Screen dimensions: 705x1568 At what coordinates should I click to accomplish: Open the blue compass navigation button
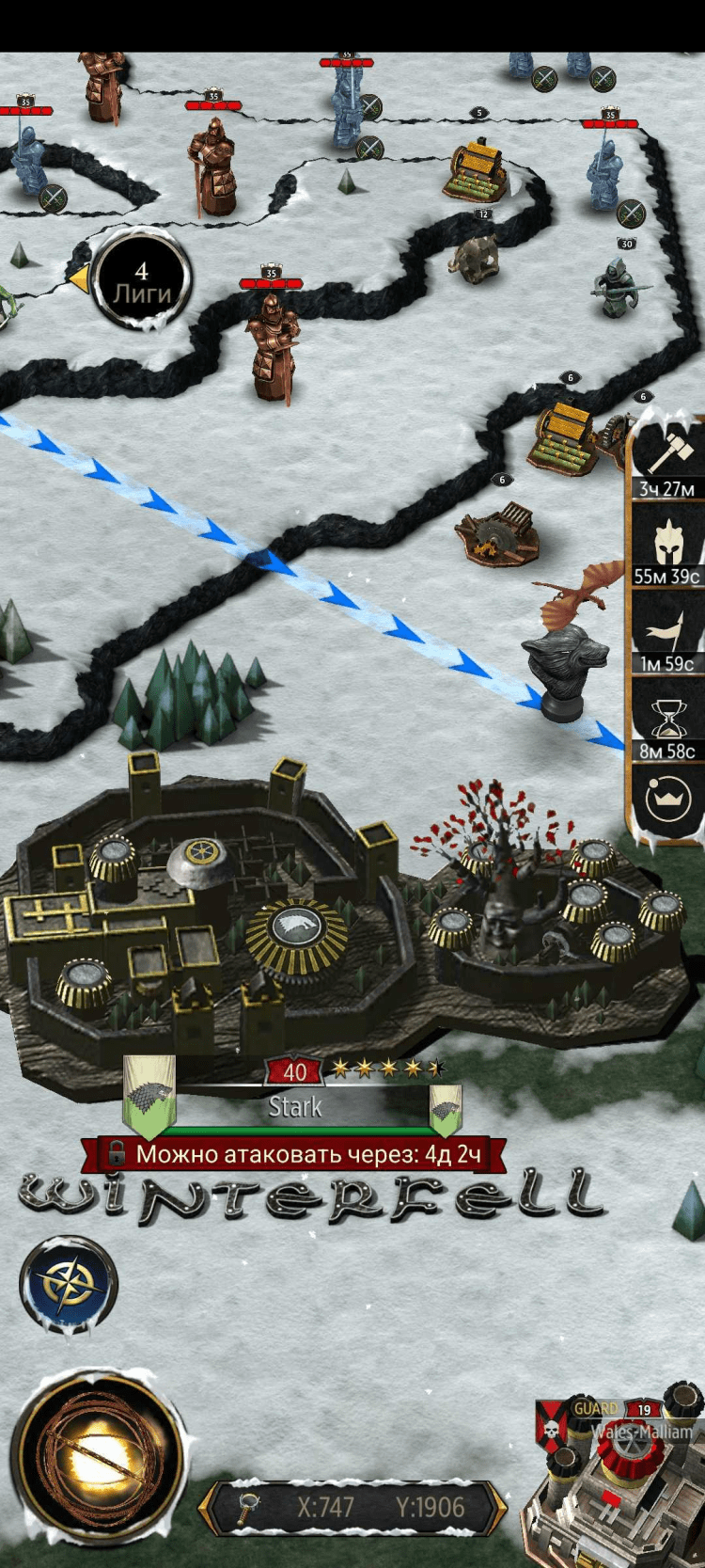pos(68,1285)
